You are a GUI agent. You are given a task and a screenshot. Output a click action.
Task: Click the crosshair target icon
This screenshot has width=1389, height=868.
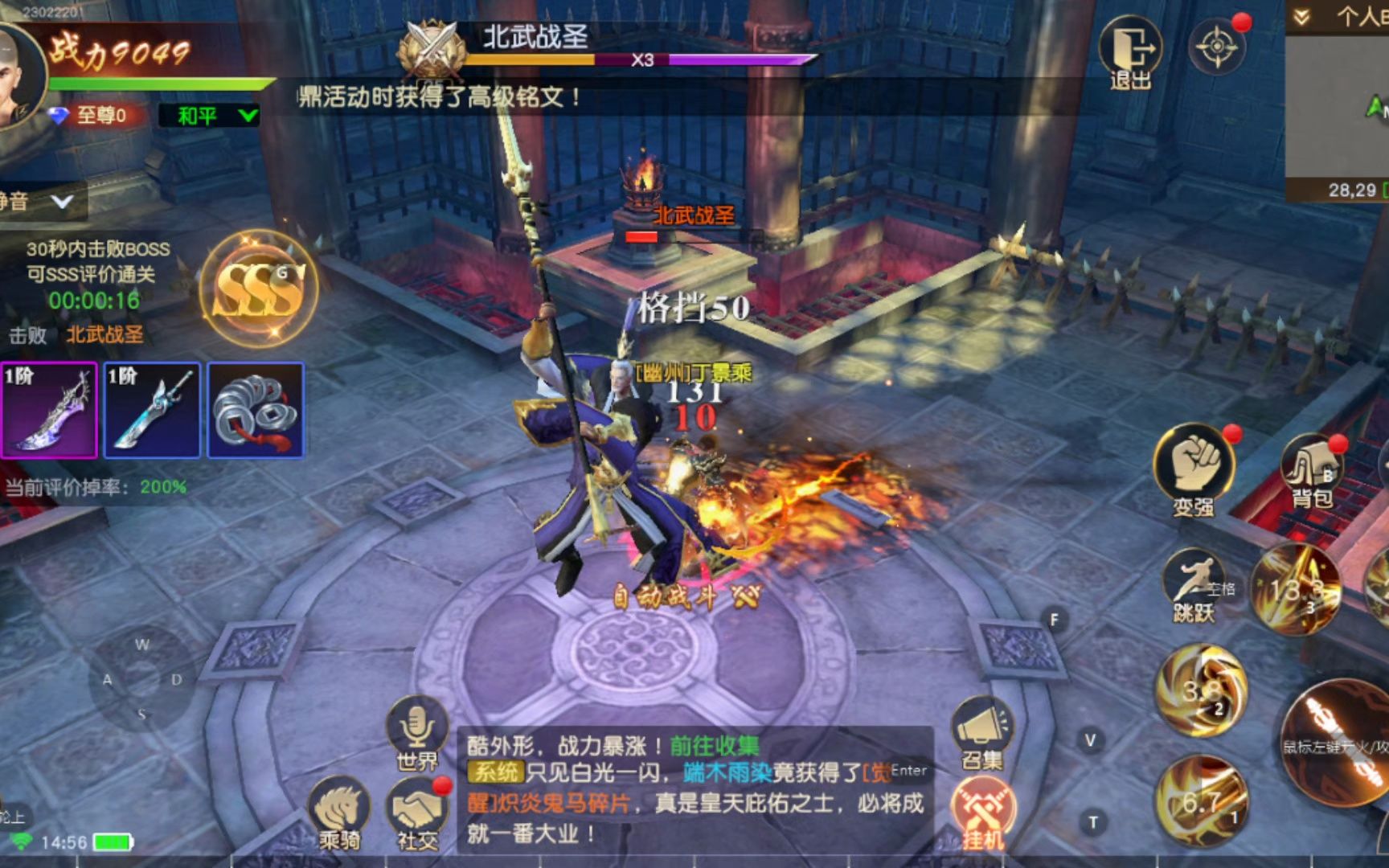click(x=1217, y=47)
